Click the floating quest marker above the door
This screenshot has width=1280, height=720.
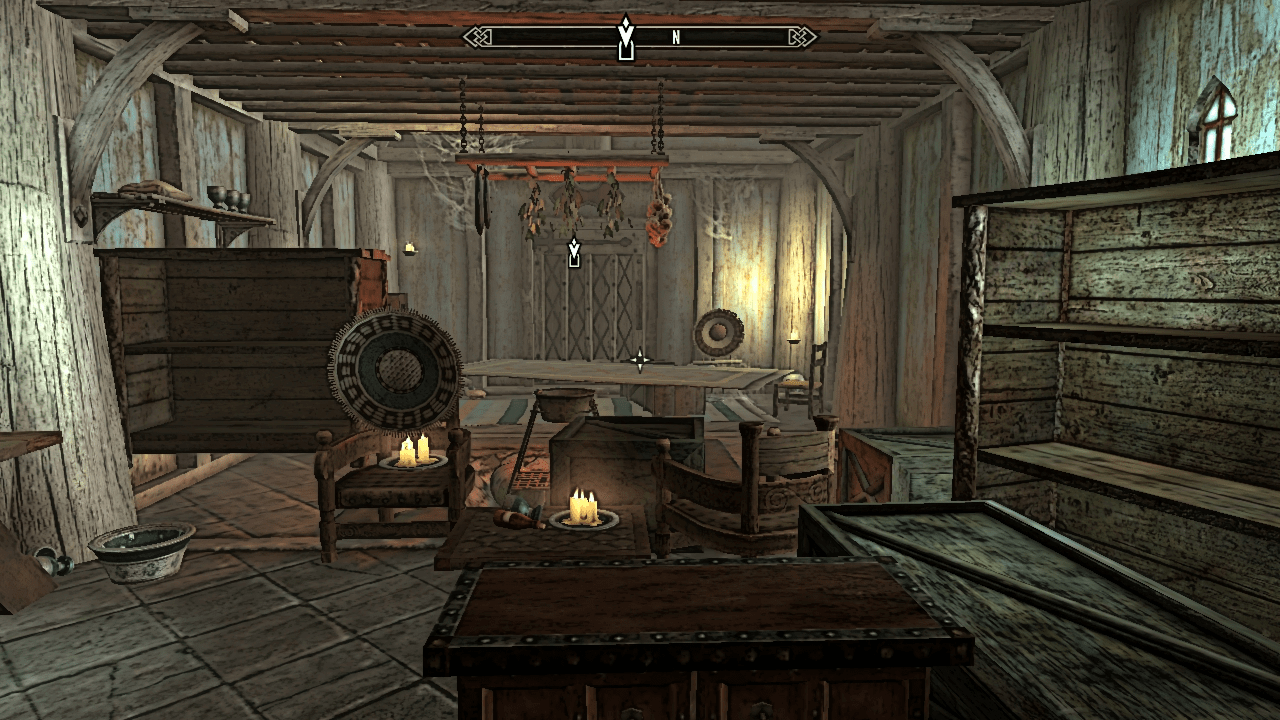click(574, 253)
